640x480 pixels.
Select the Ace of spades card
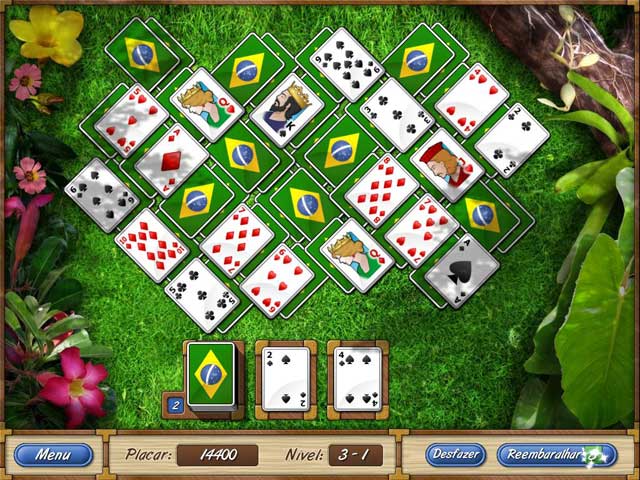(x=462, y=266)
